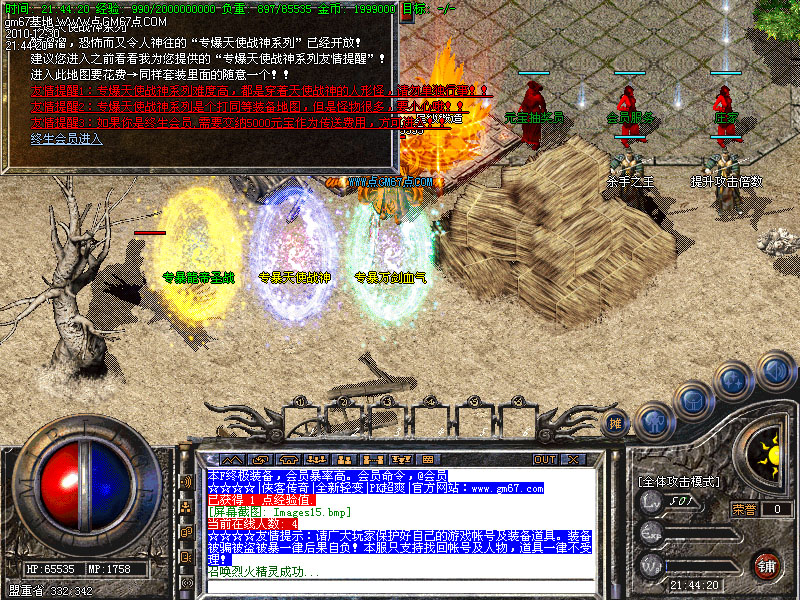The width and height of the screenshot is (800, 600).
Task: Open the skills sparkle round button
Action: [733, 380]
